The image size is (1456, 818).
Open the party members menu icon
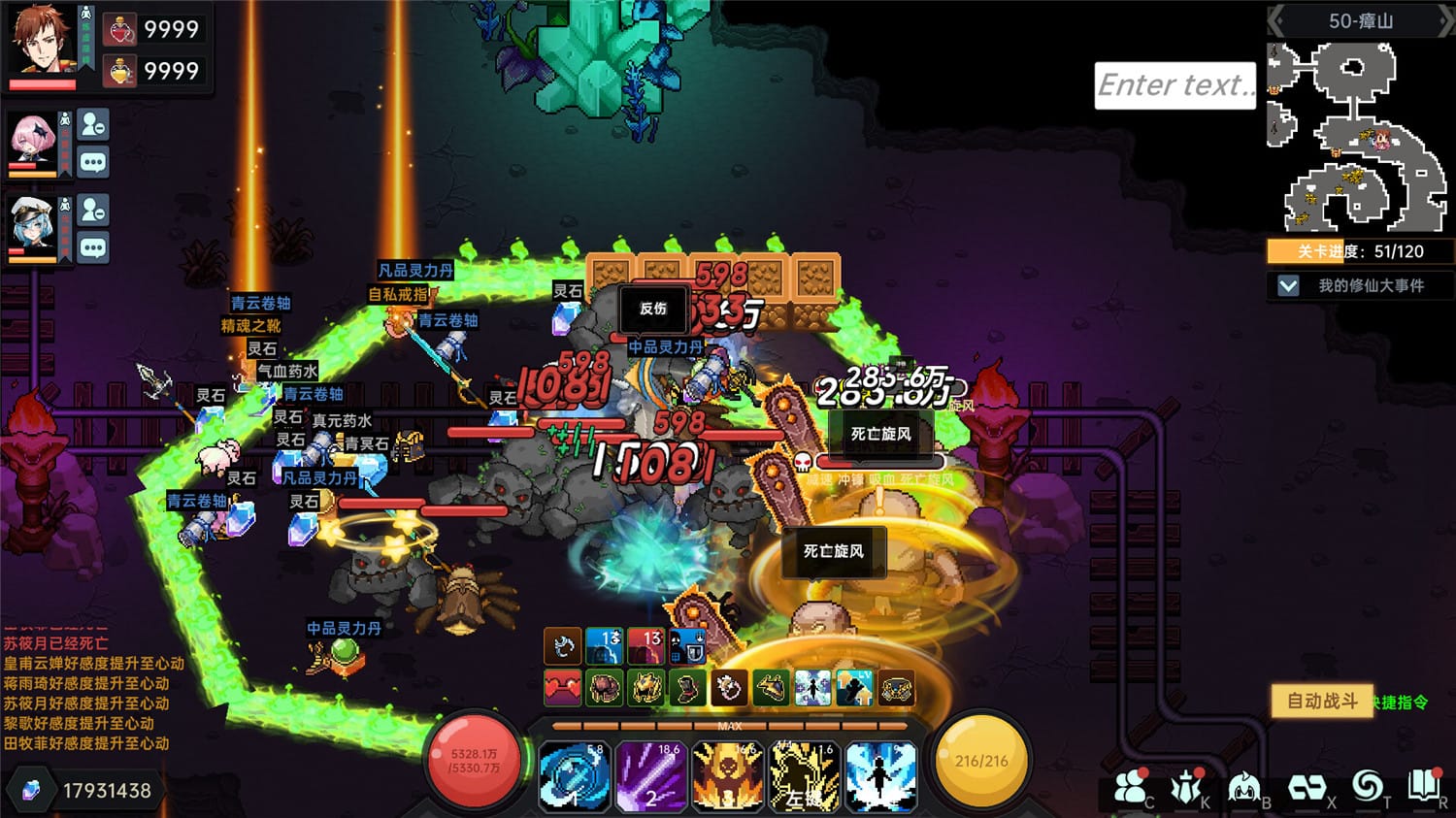[1129, 787]
